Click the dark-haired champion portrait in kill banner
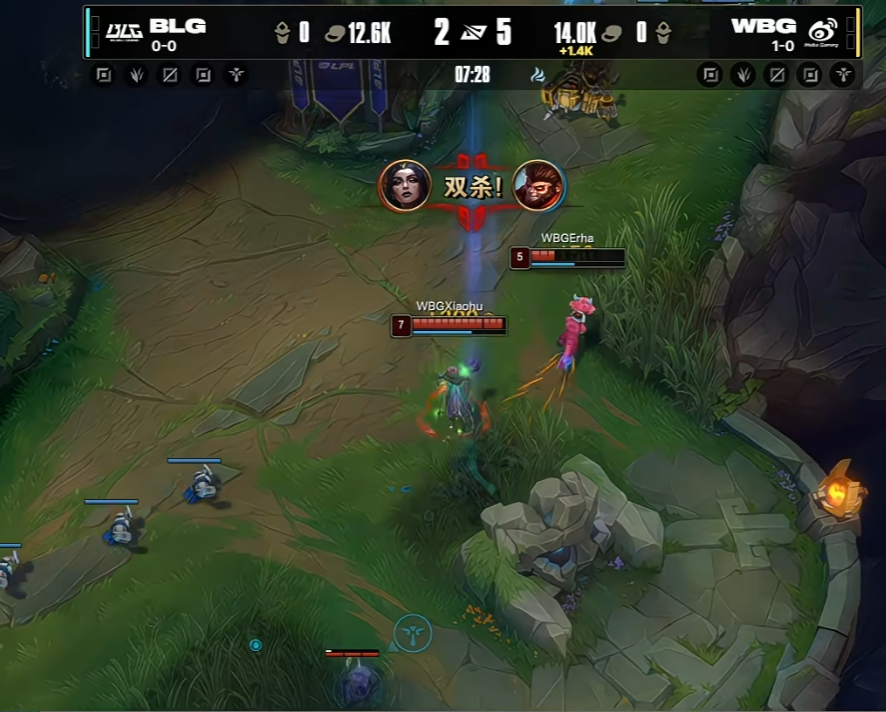 coord(405,186)
